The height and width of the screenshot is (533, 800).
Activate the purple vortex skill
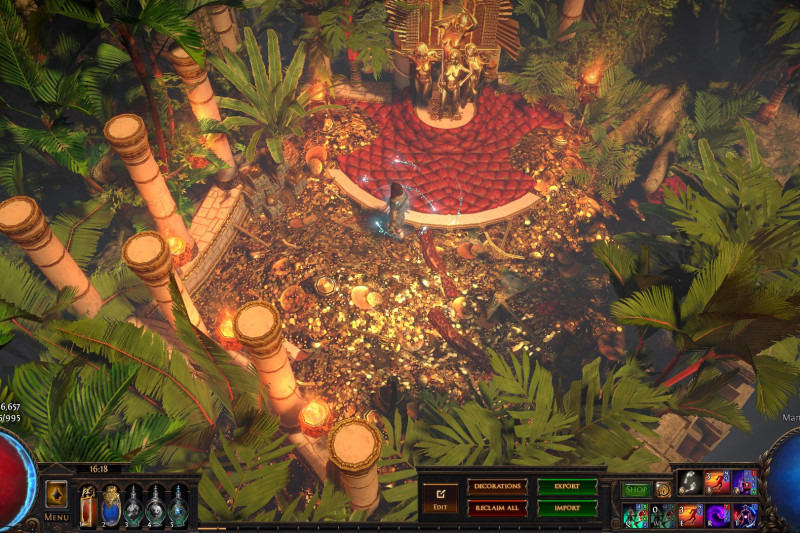click(x=718, y=516)
